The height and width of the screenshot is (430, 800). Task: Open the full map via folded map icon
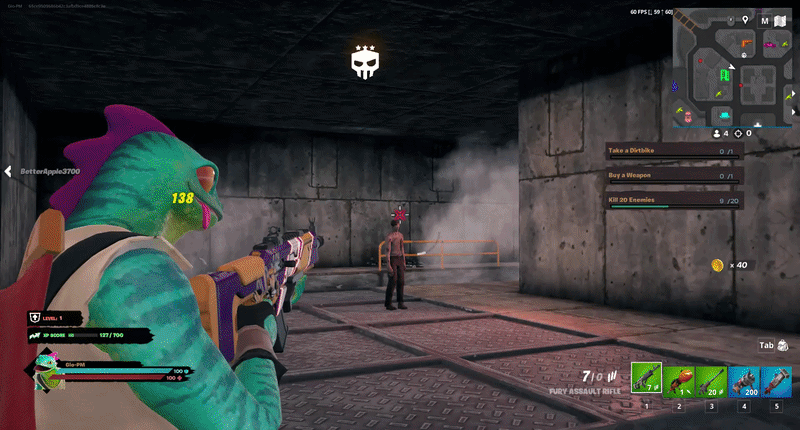[779, 20]
